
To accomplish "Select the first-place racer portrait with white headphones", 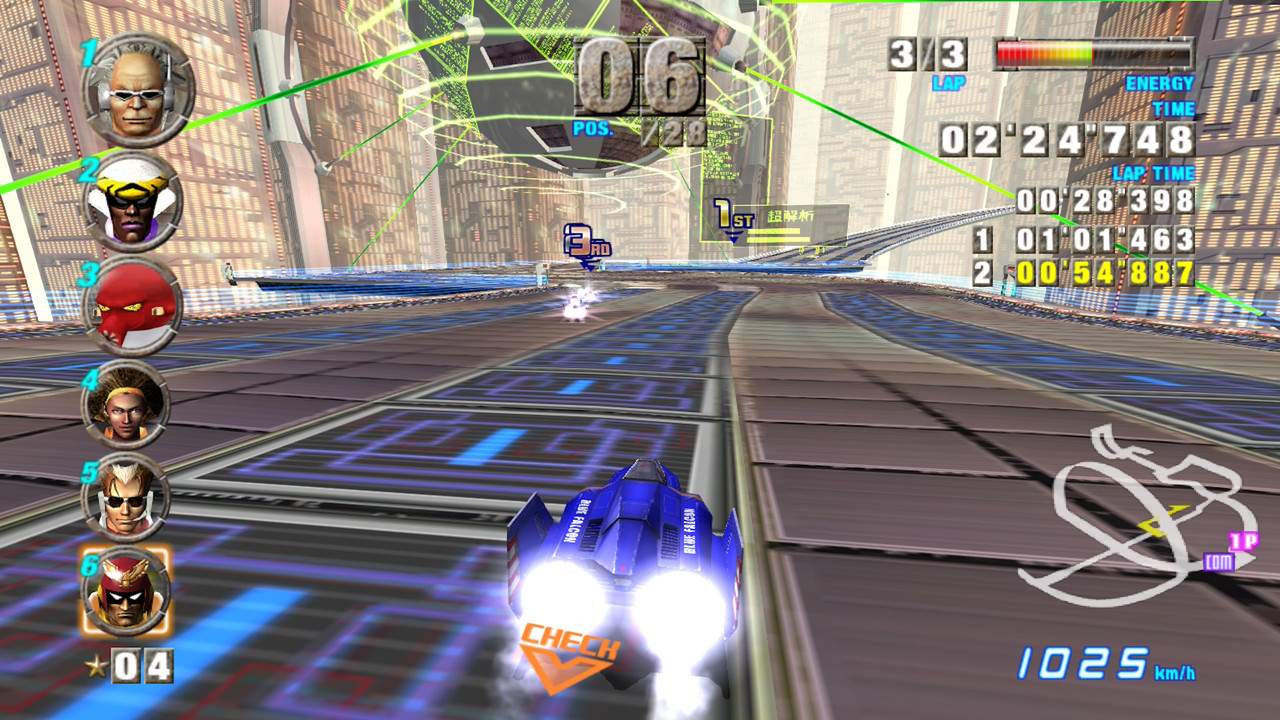I will click(137, 89).
